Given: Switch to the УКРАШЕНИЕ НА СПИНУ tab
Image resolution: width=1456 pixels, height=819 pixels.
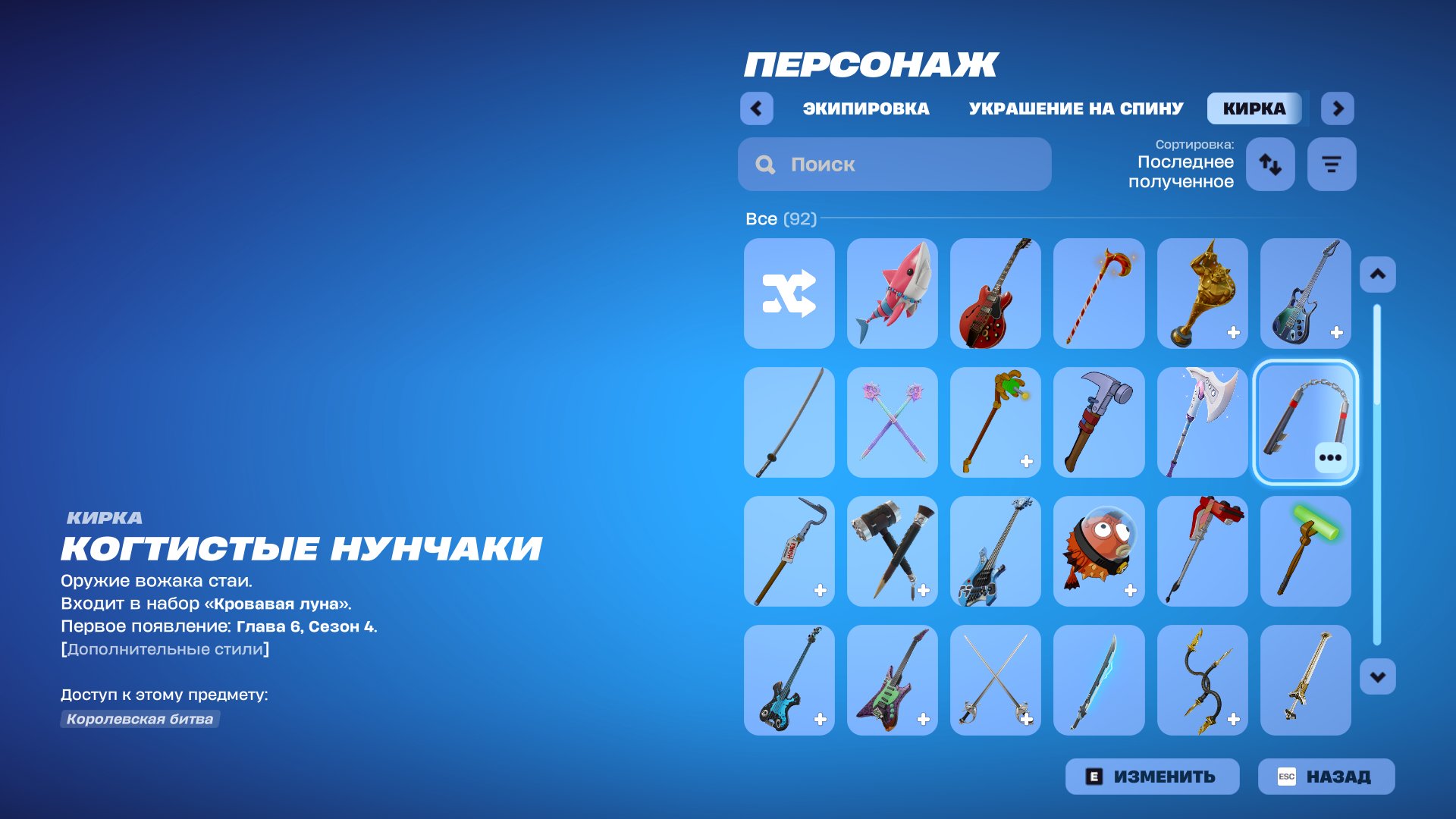Looking at the screenshot, I should (x=1075, y=108).
